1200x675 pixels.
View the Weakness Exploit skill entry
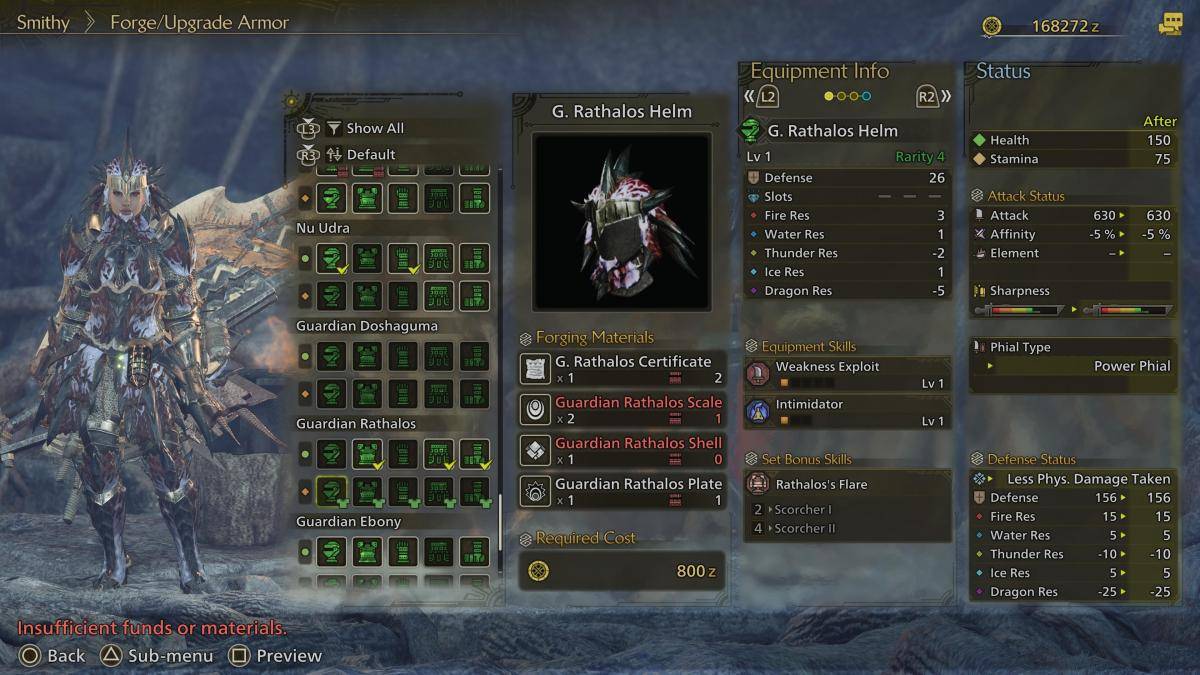click(847, 374)
